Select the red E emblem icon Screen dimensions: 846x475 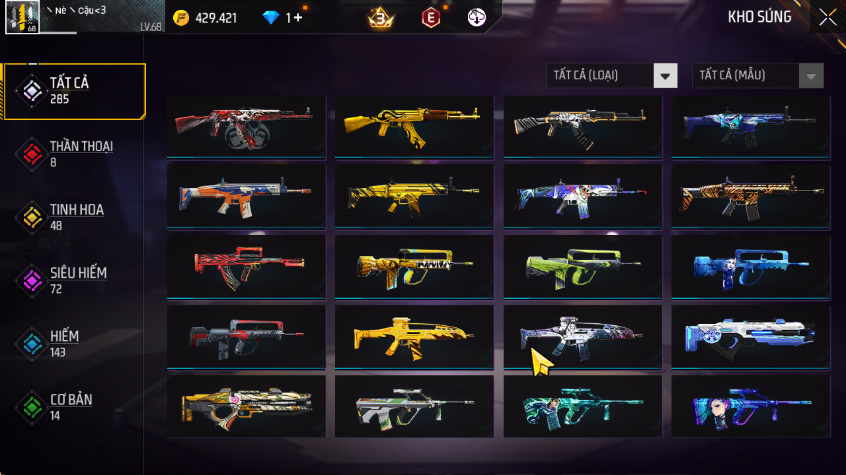(431, 18)
